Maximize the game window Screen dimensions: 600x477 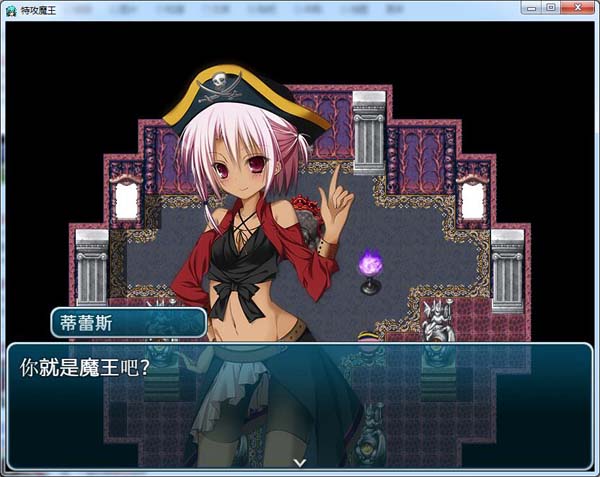pyautogui.click(x=551, y=8)
